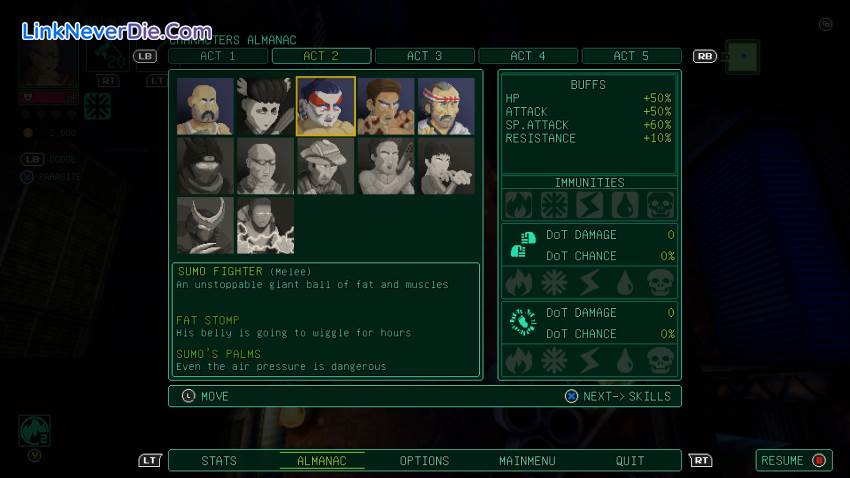Show the ACT 5 tab
Image resolution: width=850 pixels, height=478 pixels.
[631, 56]
